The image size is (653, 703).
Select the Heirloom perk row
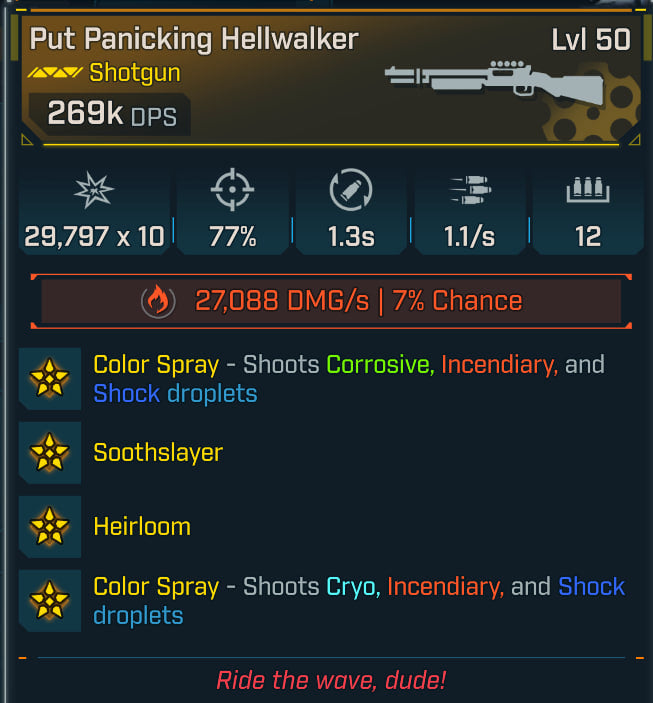point(141,526)
